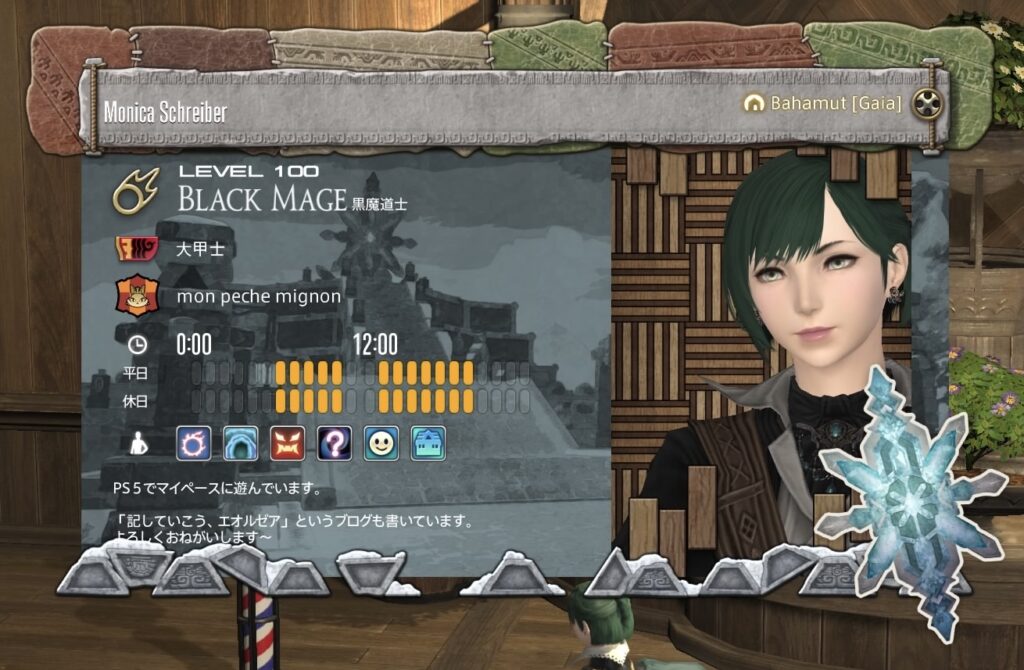Select the glowing ring activity icon

(193, 443)
